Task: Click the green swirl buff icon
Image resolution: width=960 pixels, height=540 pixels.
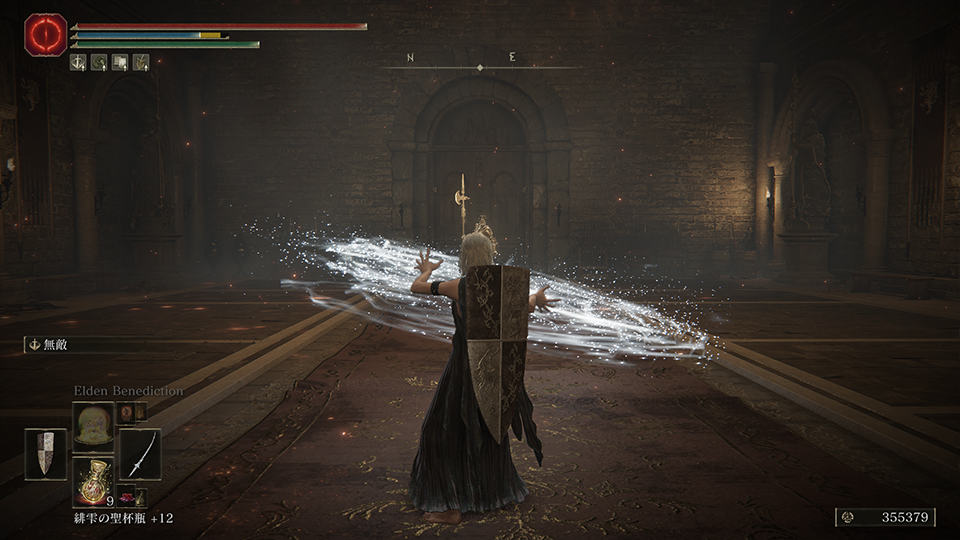Action: [99, 62]
